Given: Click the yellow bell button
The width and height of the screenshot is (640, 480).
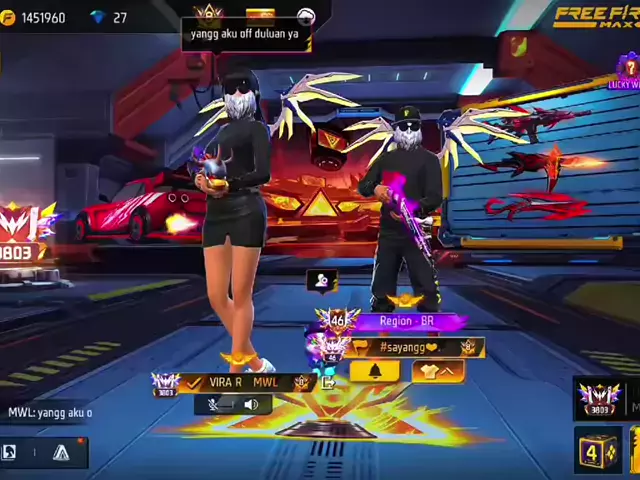Looking at the screenshot, I should pyautogui.click(x=375, y=371).
